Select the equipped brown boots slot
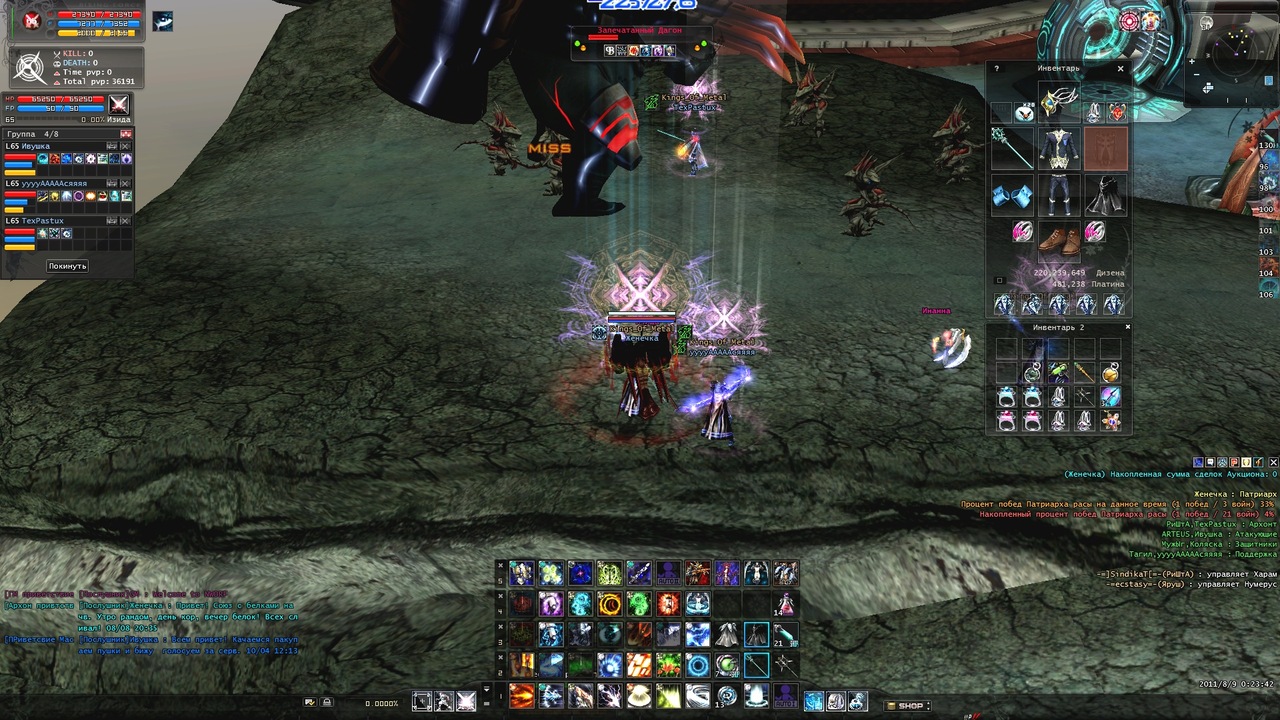Screen dimensions: 1280x720 [1058, 238]
